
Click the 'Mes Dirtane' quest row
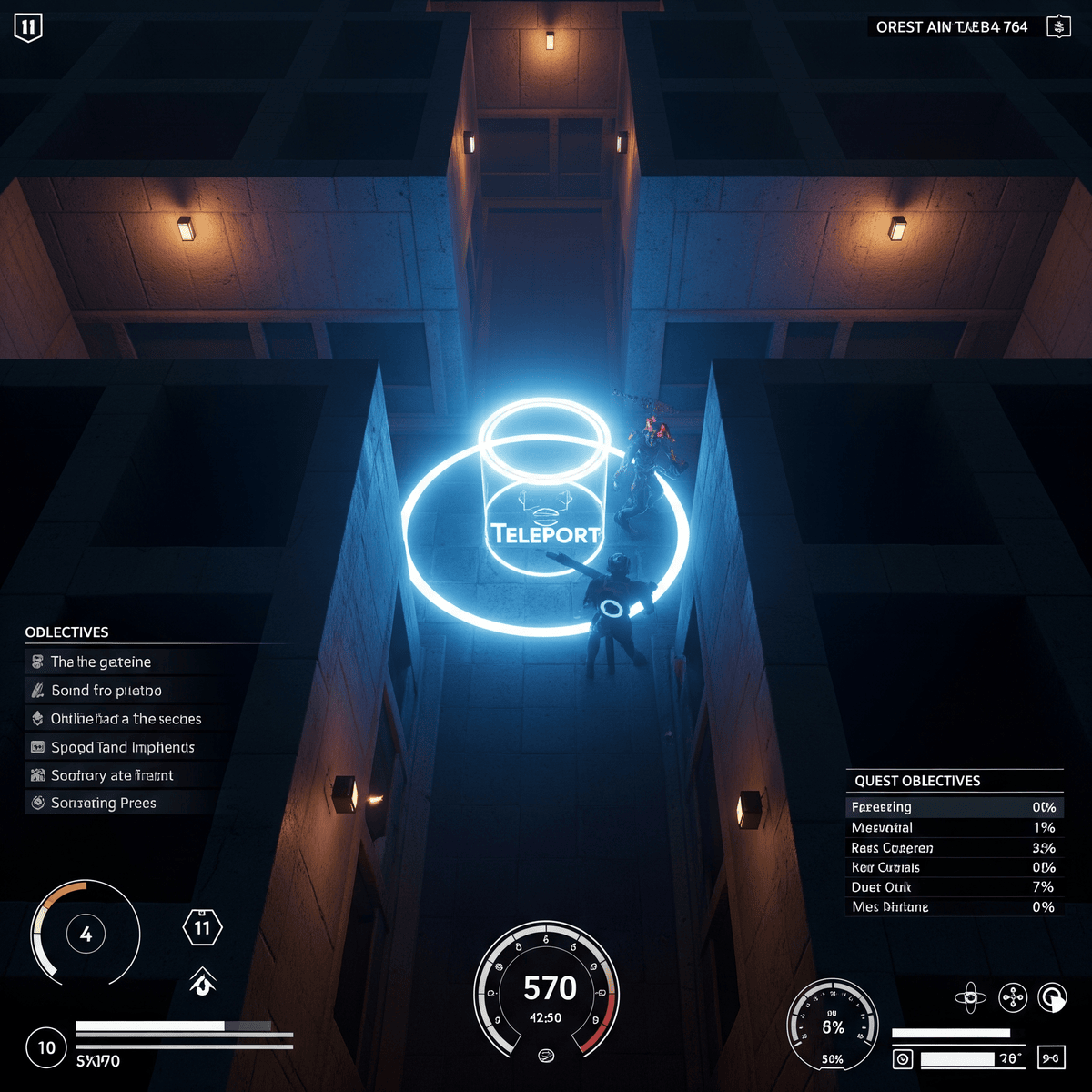coord(954,907)
